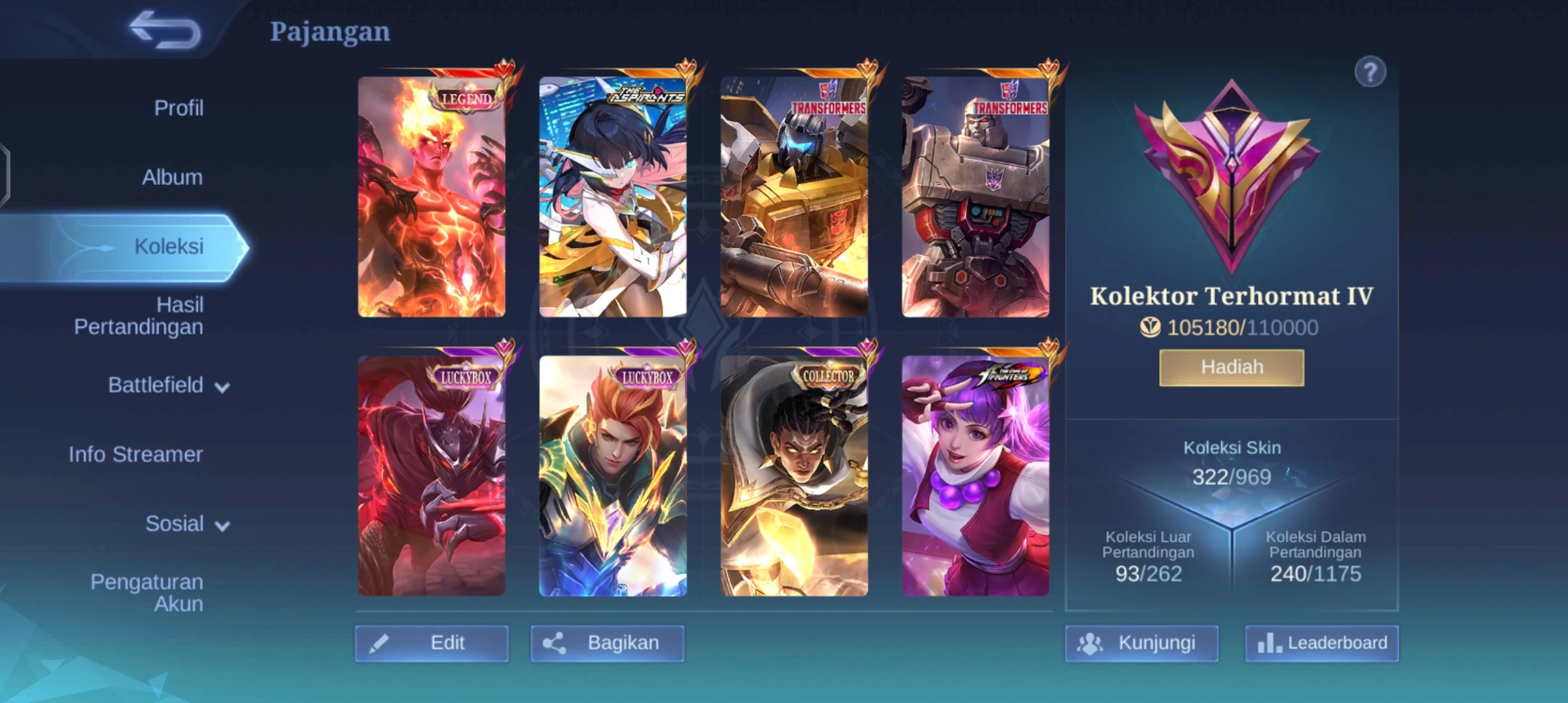Select the yellow Transformers robot skin card
Image resolution: width=1568 pixels, height=703 pixels.
[x=794, y=197]
